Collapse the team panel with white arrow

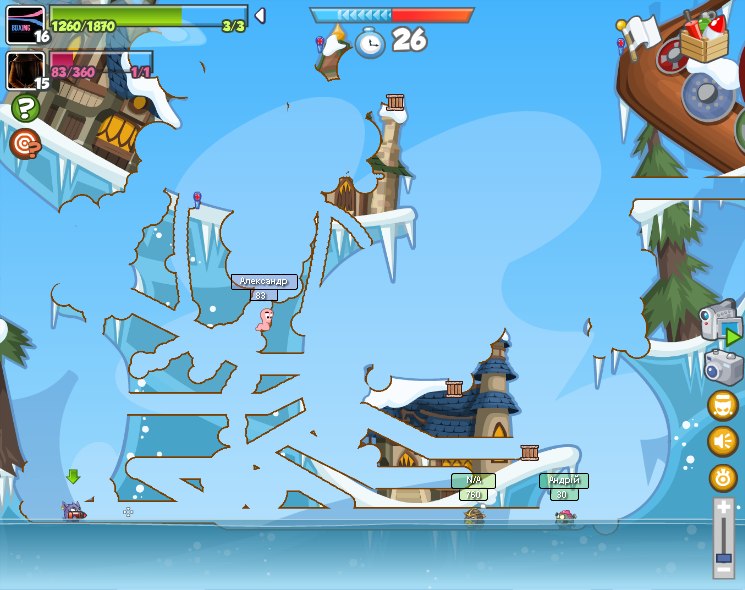point(260,16)
